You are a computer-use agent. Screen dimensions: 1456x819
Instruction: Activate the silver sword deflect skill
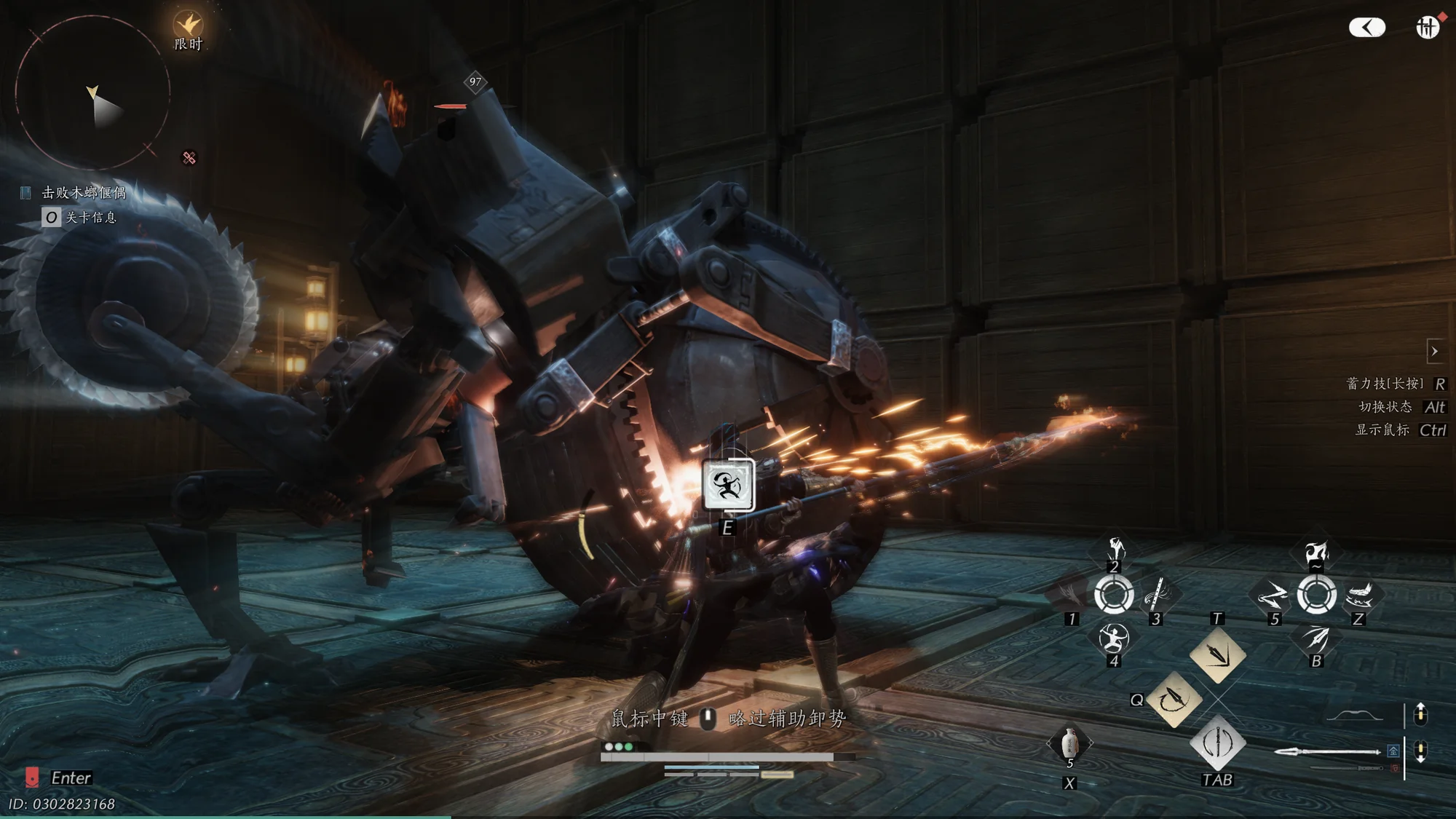click(1217, 743)
